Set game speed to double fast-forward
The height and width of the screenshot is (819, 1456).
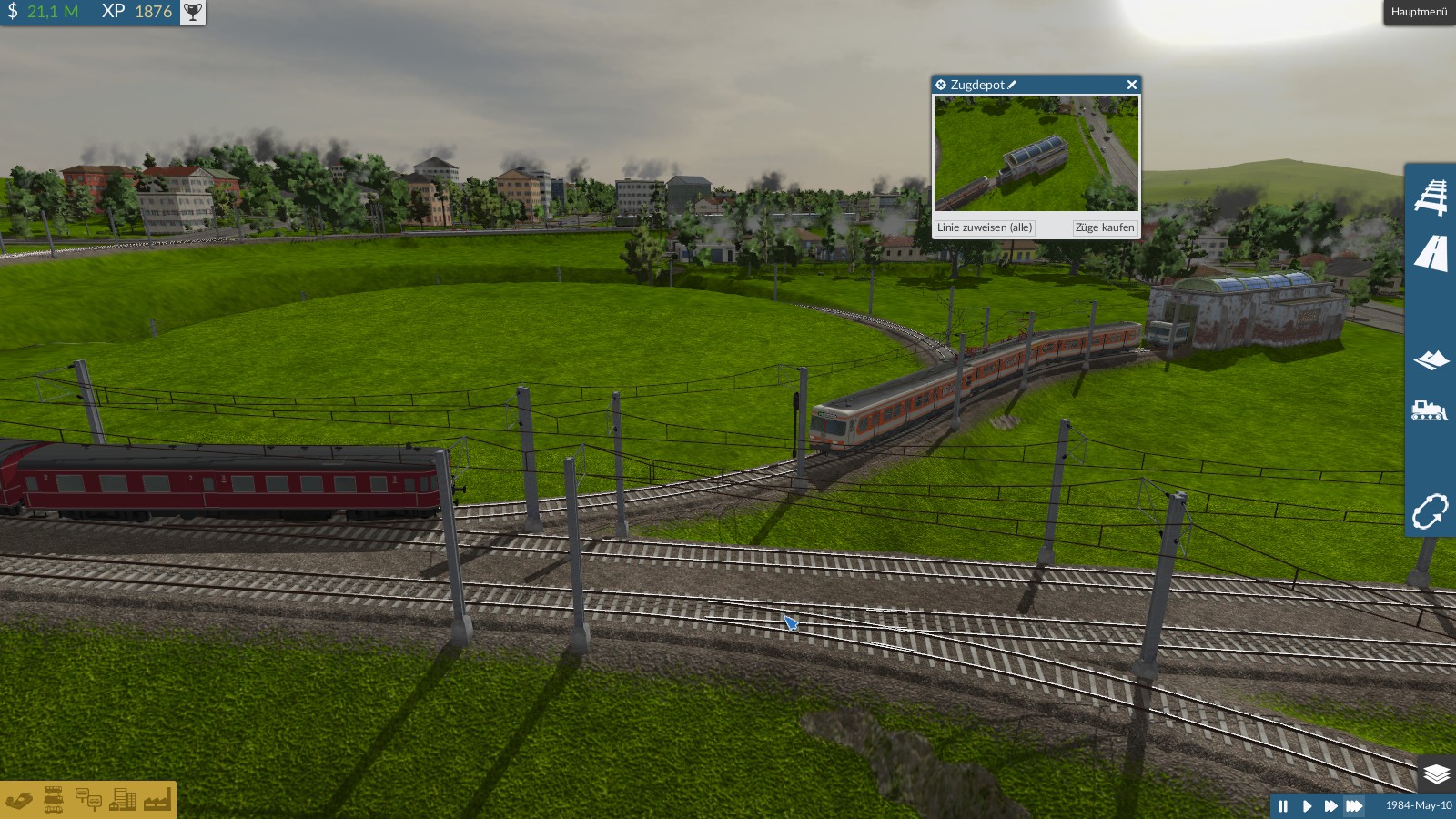[x=1330, y=805]
